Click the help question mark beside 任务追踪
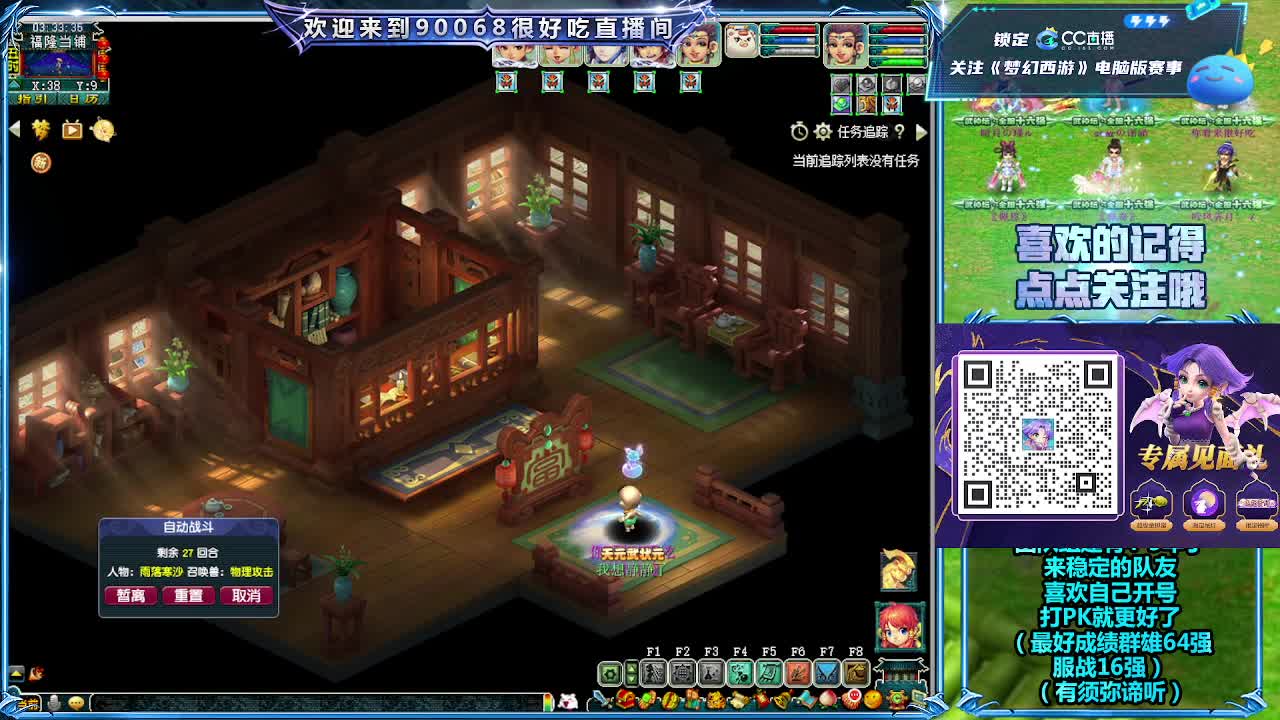 [x=900, y=132]
